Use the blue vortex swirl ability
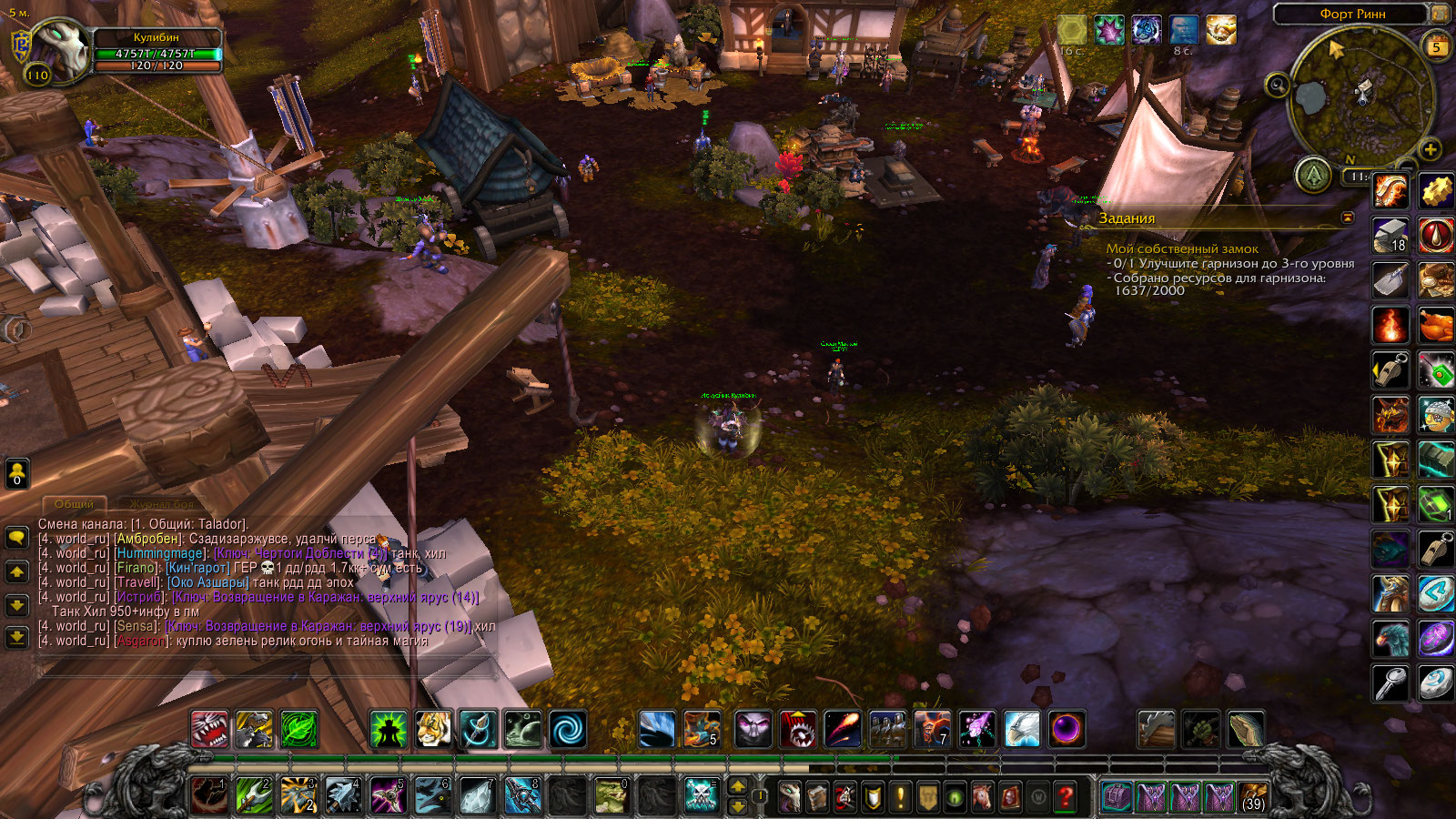 (x=567, y=729)
